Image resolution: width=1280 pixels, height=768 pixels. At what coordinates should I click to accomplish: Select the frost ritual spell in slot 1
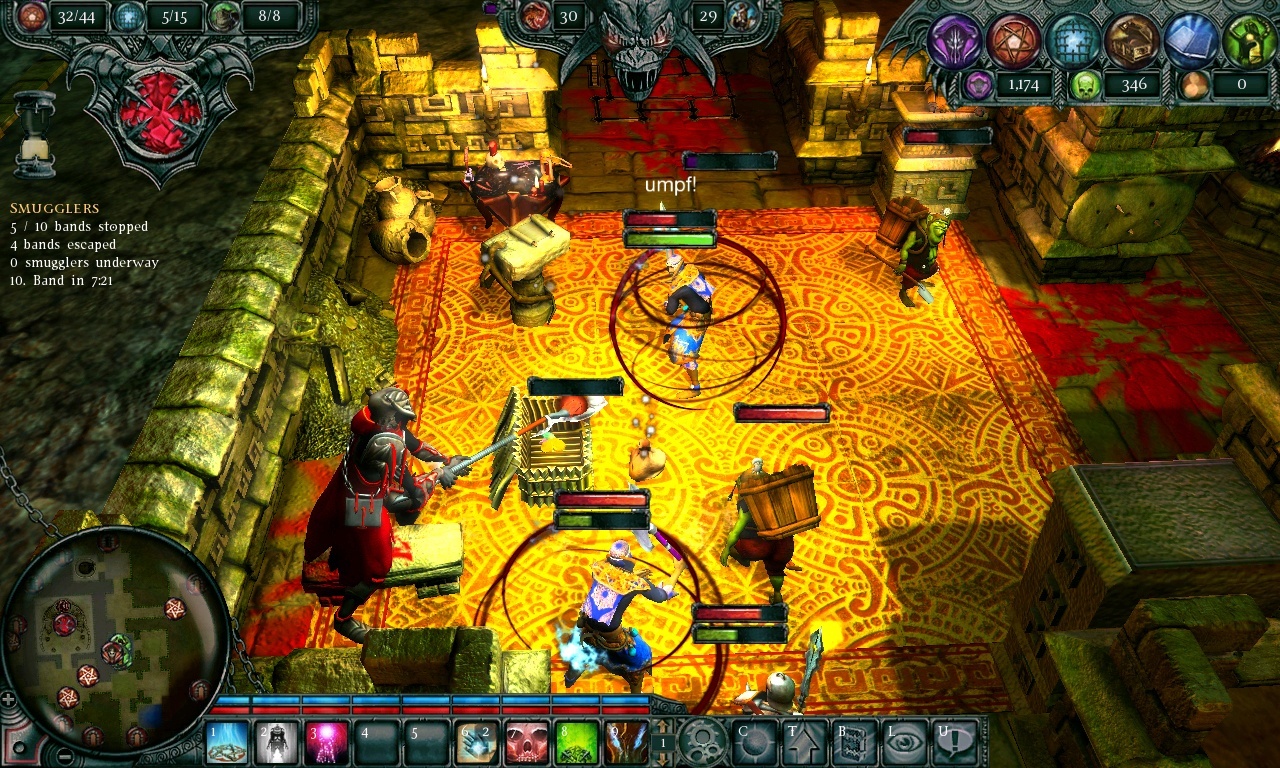point(228,743)
